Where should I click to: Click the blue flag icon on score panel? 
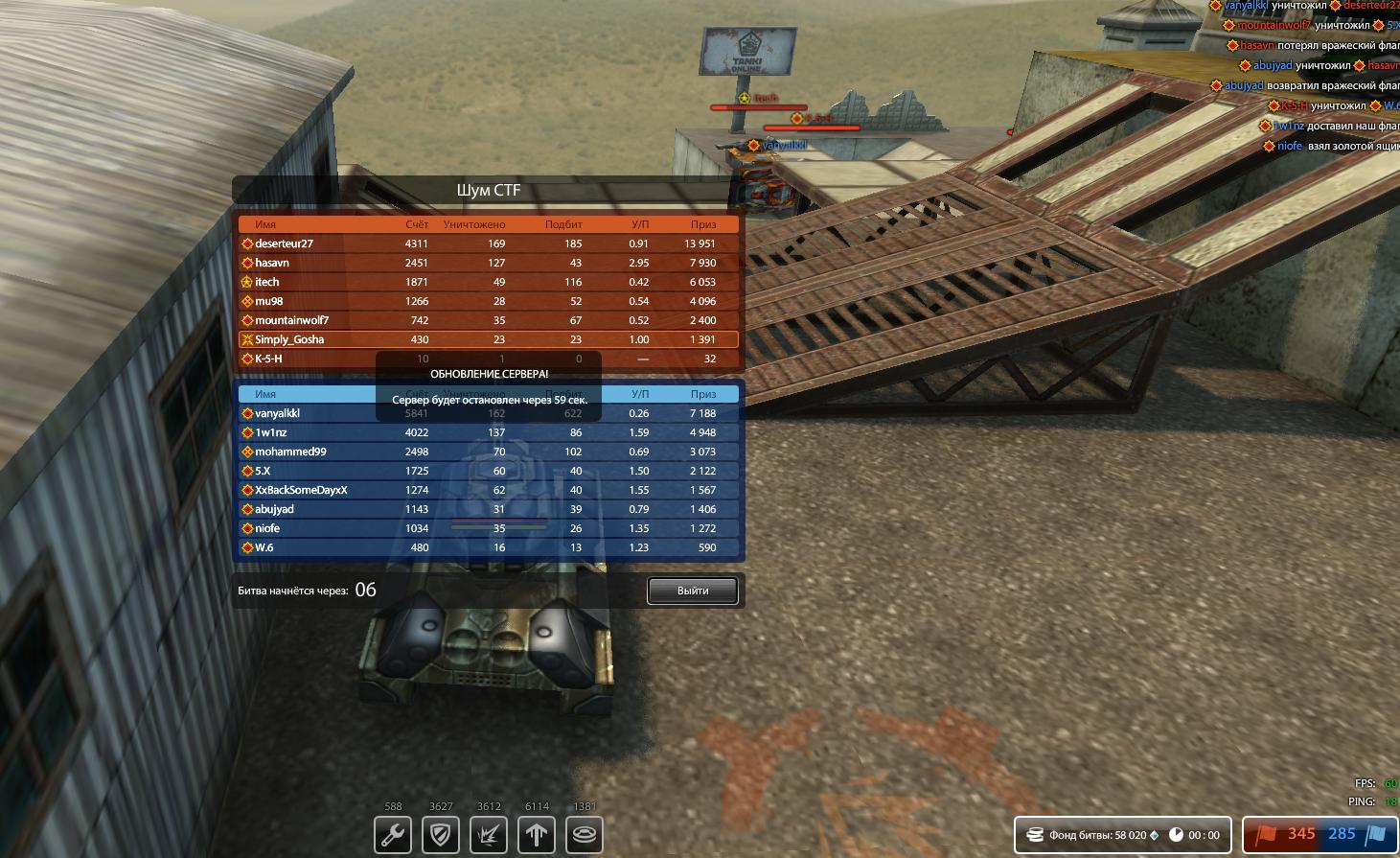point(1377,834)
